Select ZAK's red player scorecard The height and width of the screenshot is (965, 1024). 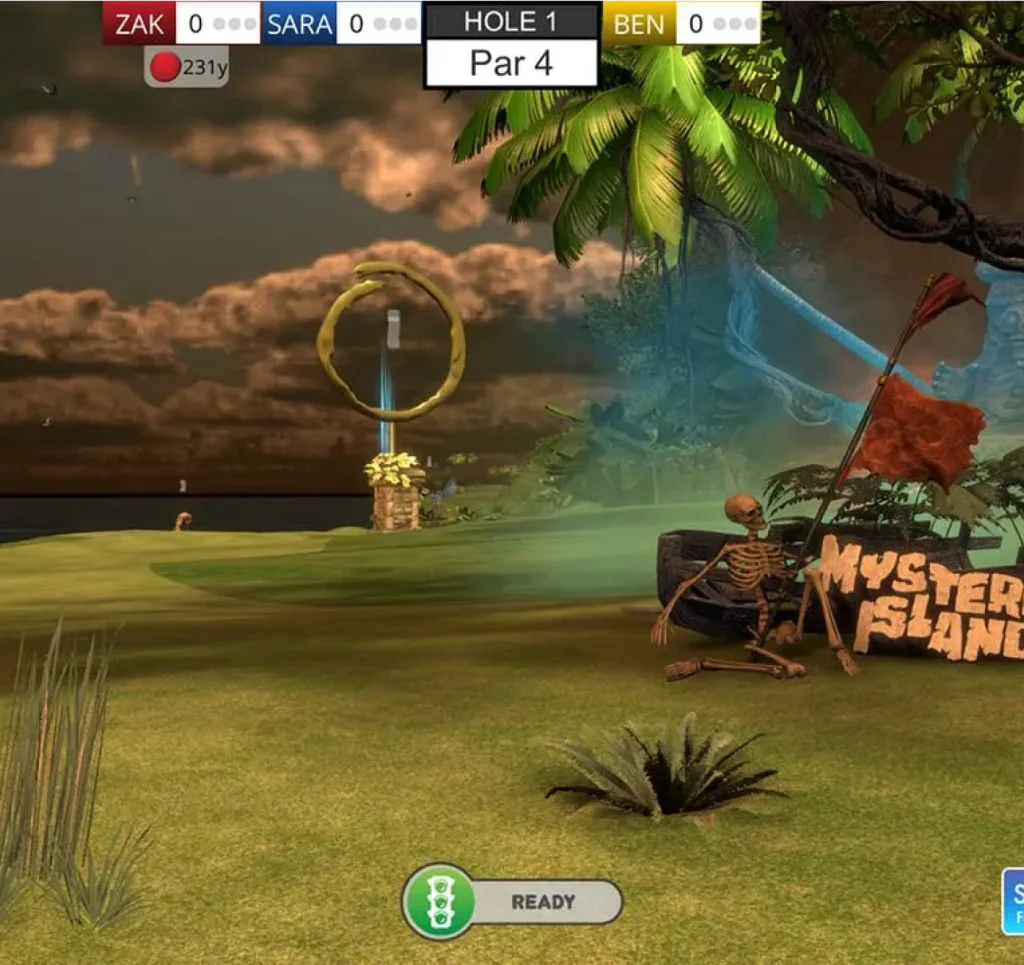click(x=181, y=23)
